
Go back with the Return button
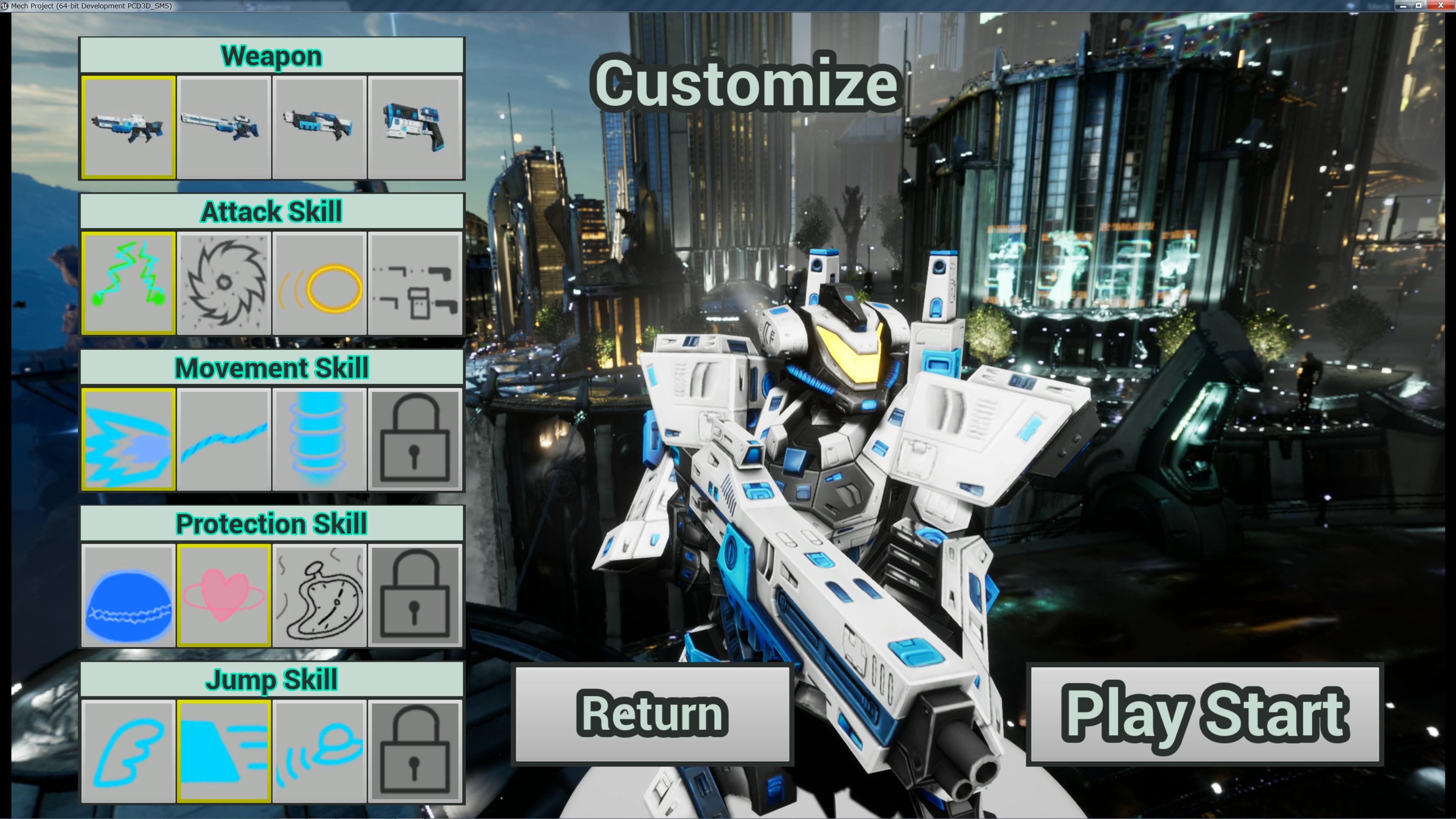point(652,714)
